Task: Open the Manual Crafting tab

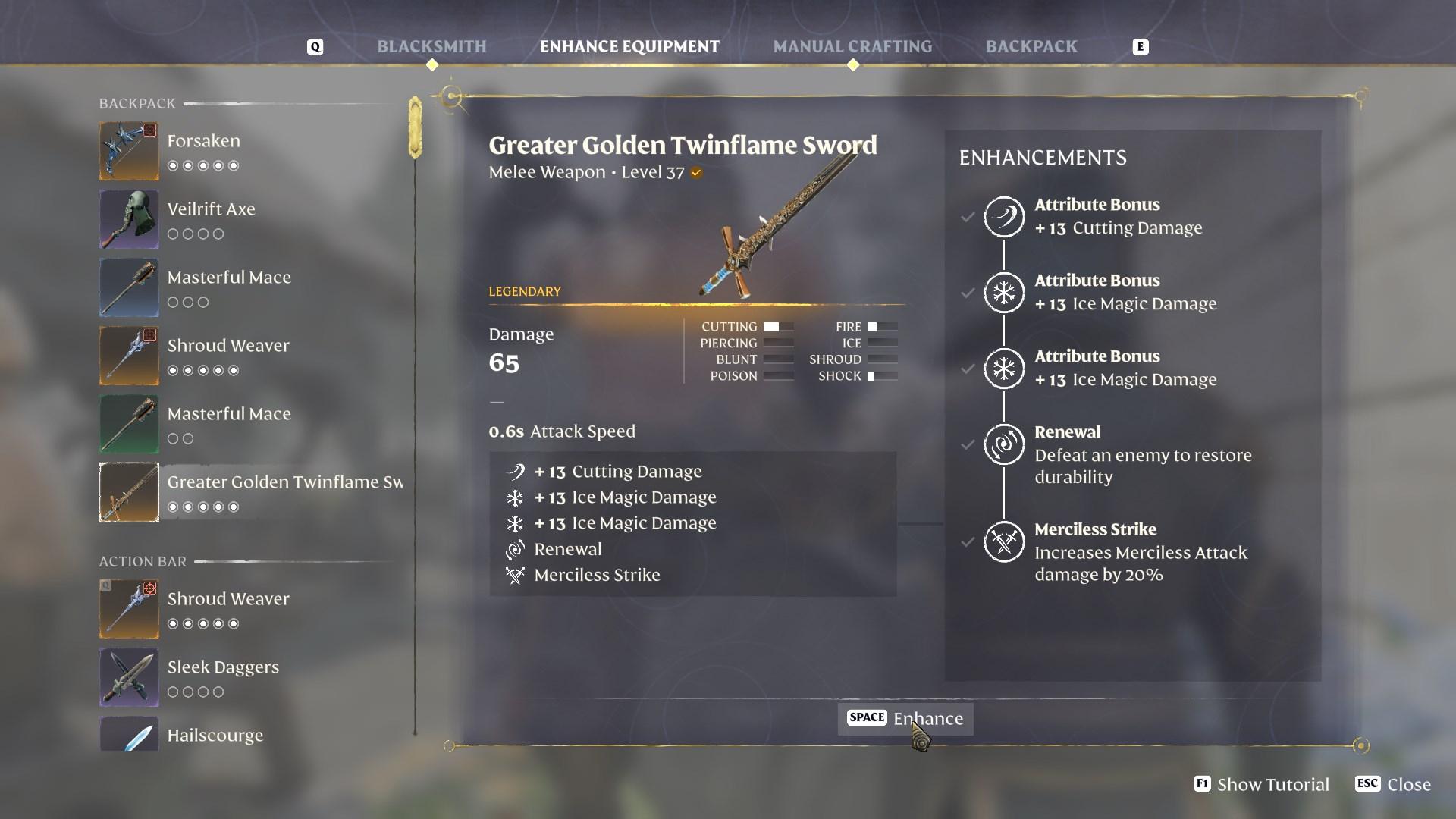Action: pyautogui.click(x=852, y=47)
